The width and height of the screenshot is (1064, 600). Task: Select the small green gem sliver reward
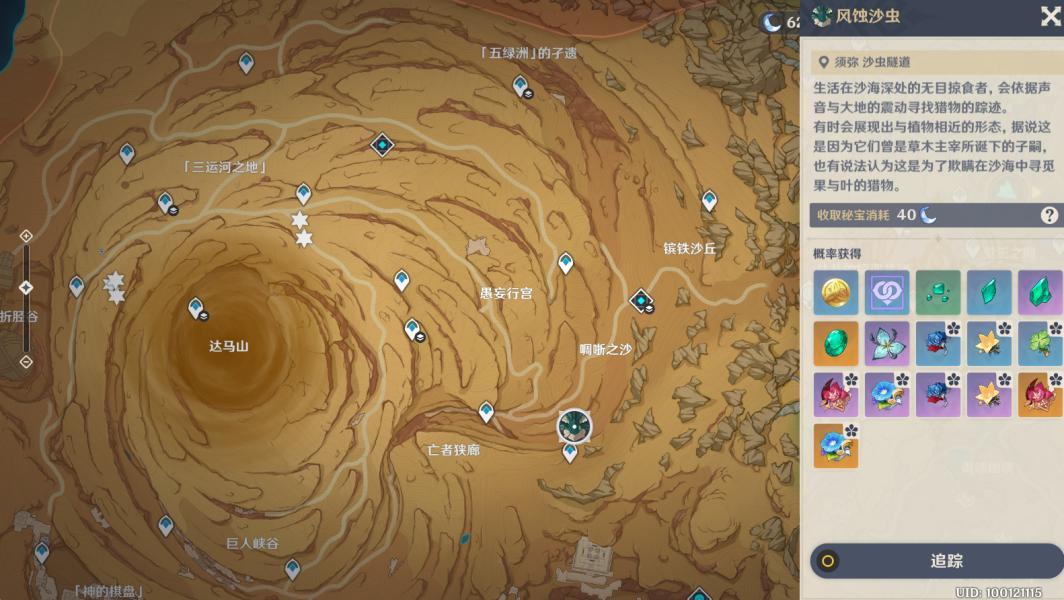938,292
